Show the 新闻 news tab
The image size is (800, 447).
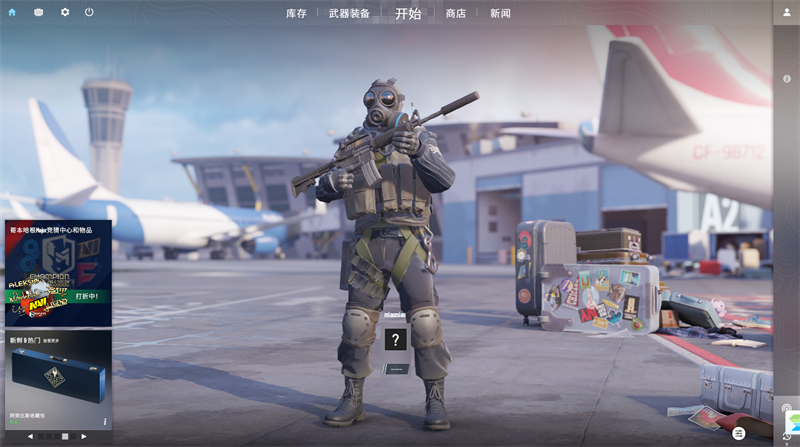tap(500, 13)
